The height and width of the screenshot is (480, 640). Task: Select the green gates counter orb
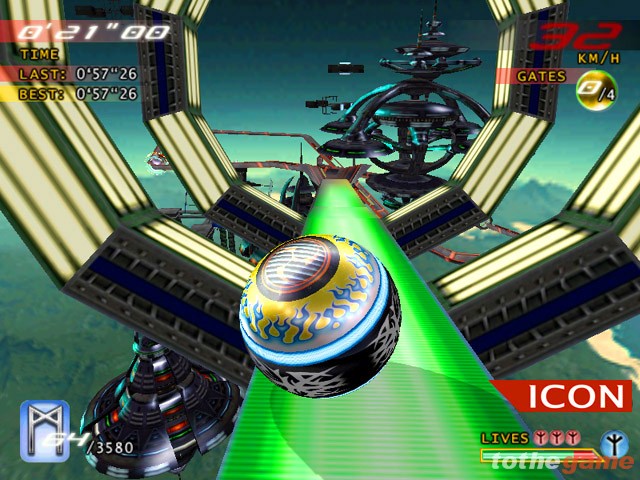click(591, 93)
